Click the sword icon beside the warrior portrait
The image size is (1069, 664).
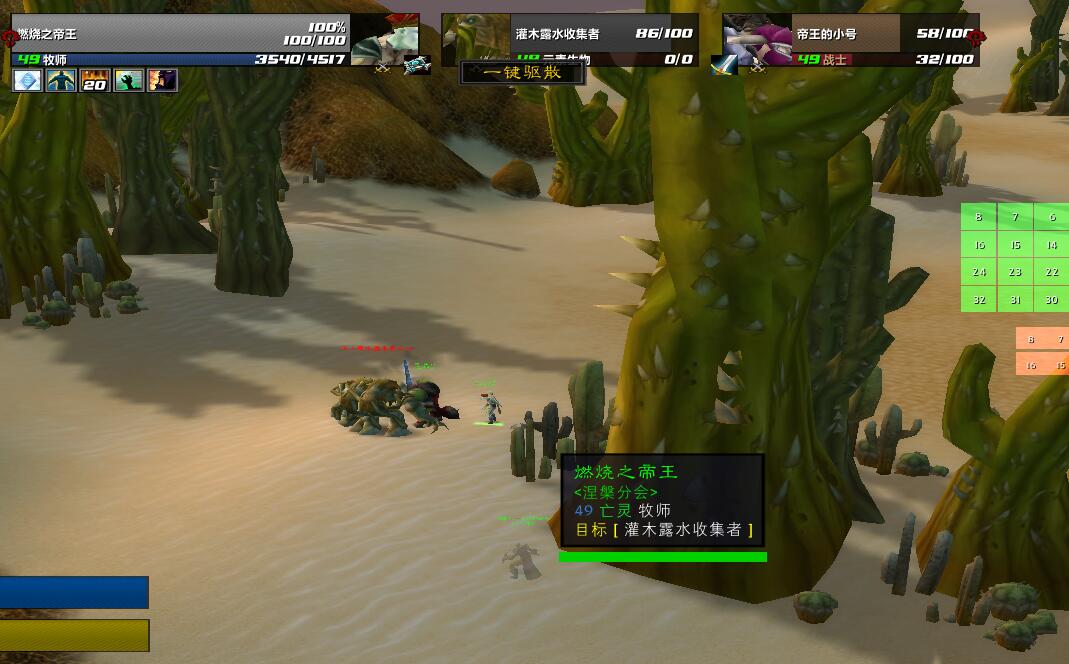[724, 66]
